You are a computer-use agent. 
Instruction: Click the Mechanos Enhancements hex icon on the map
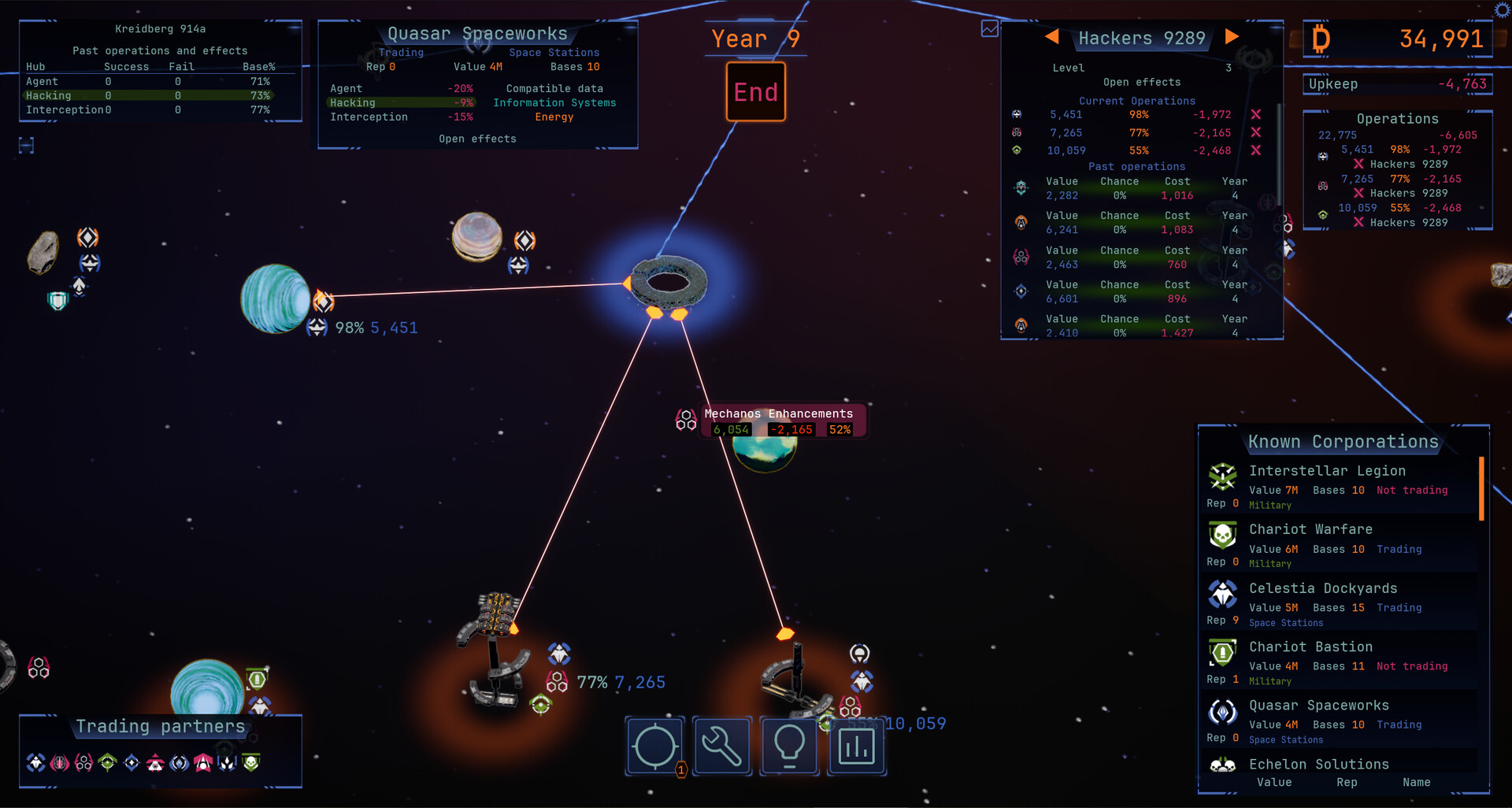coord(685,420)
